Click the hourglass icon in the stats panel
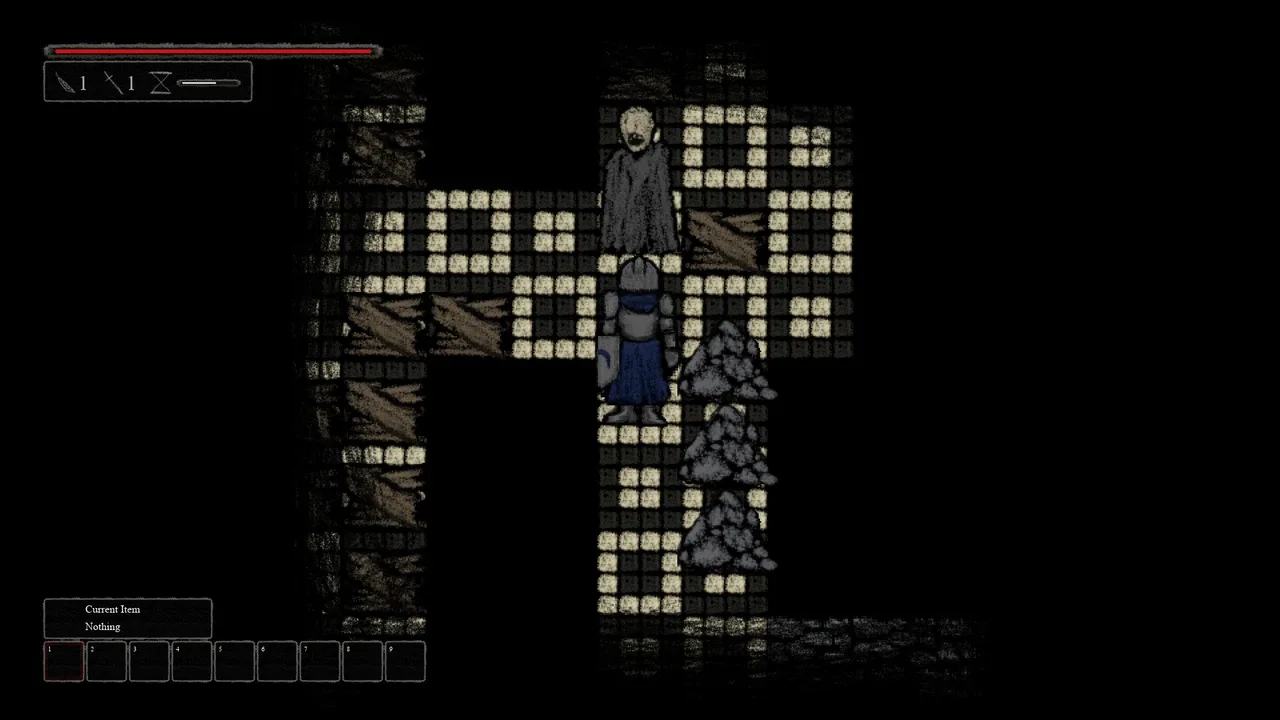This screenshot has width=1280, height=720. [x=160, y=83]
